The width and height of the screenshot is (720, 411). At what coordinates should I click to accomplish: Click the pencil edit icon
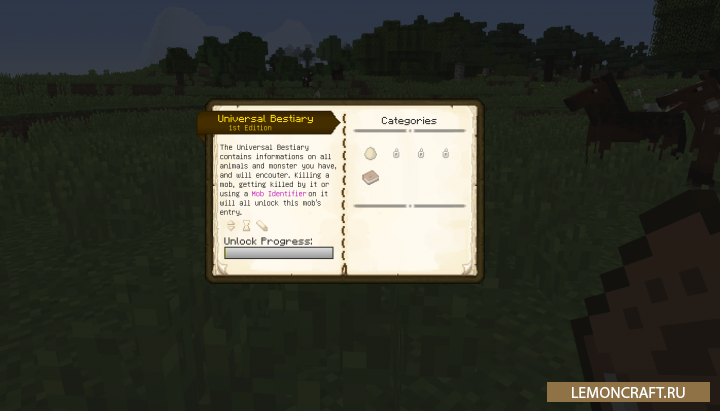click(x=262, y=226)
